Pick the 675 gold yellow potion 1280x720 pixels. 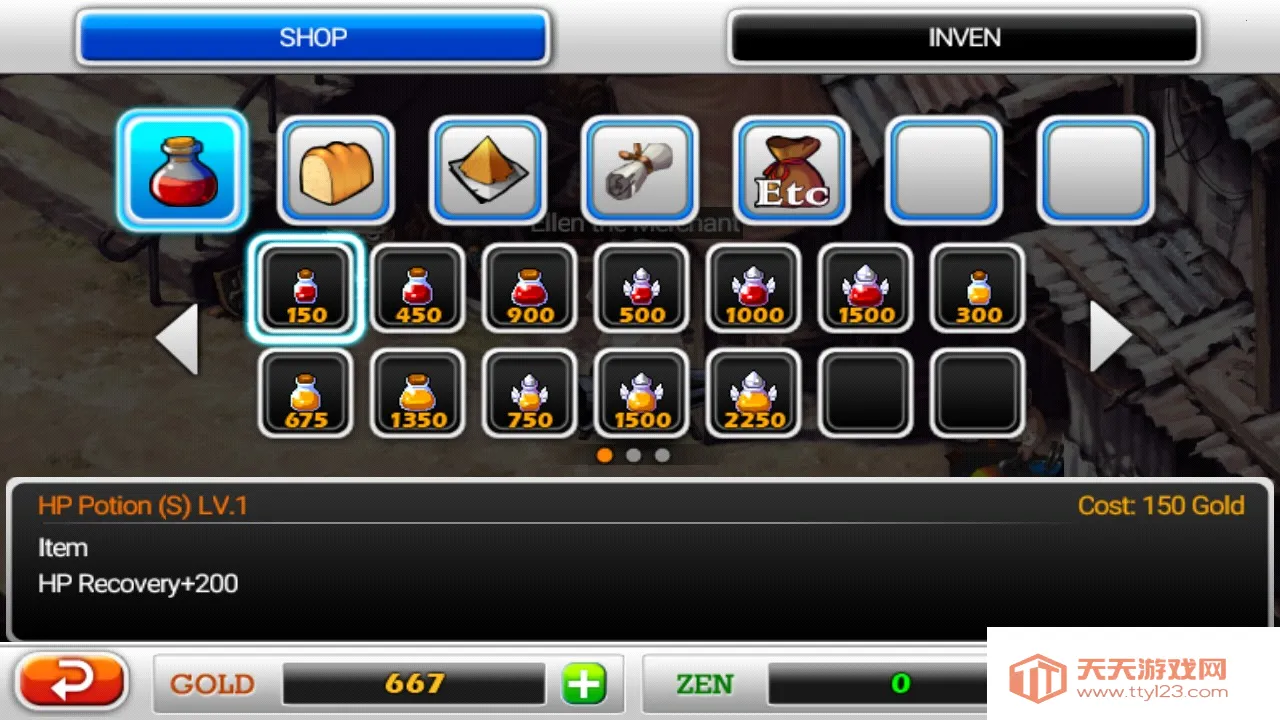306,392
